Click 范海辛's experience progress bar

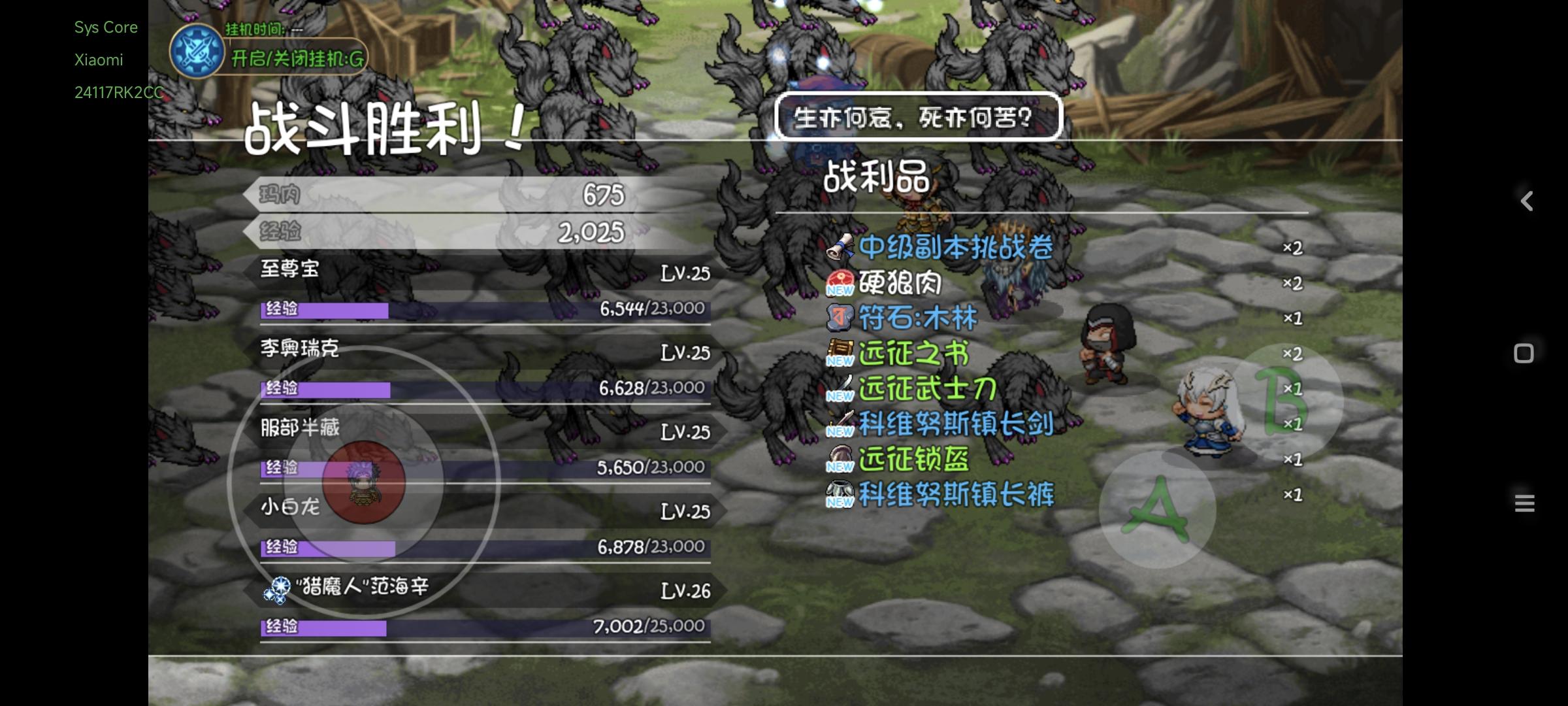point(480,629)
